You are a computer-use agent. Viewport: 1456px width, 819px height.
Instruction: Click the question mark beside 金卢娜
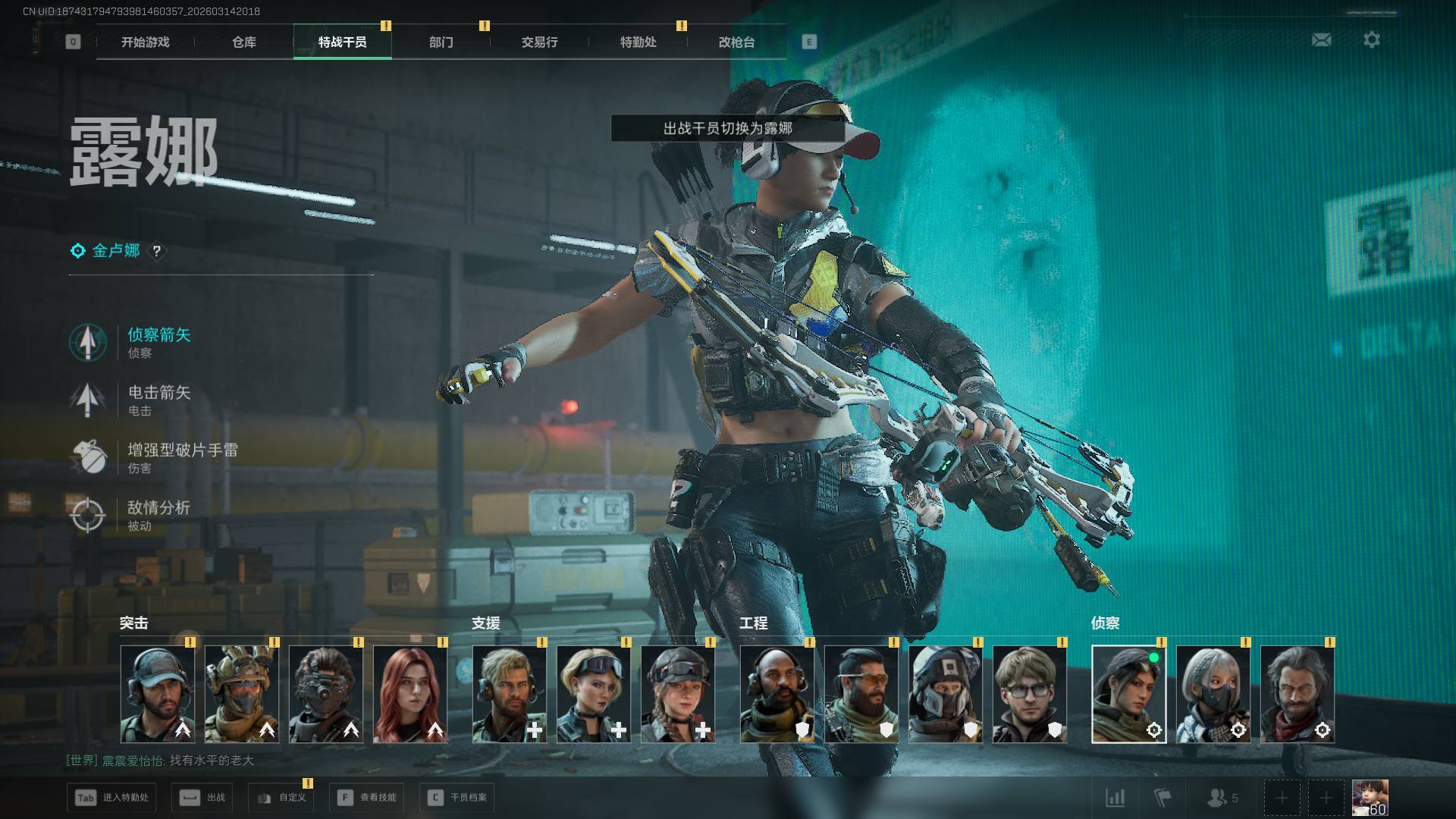click(157, 251)
